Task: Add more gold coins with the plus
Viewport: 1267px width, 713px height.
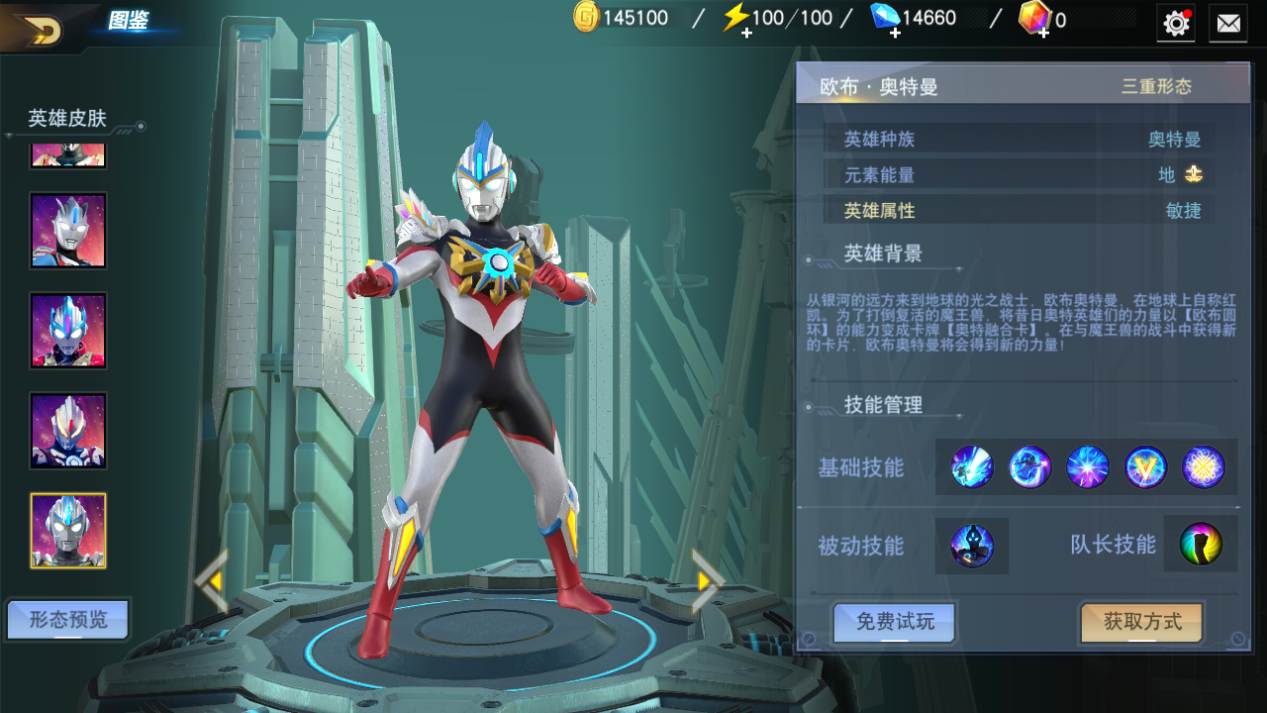Action: click(586, 18)
